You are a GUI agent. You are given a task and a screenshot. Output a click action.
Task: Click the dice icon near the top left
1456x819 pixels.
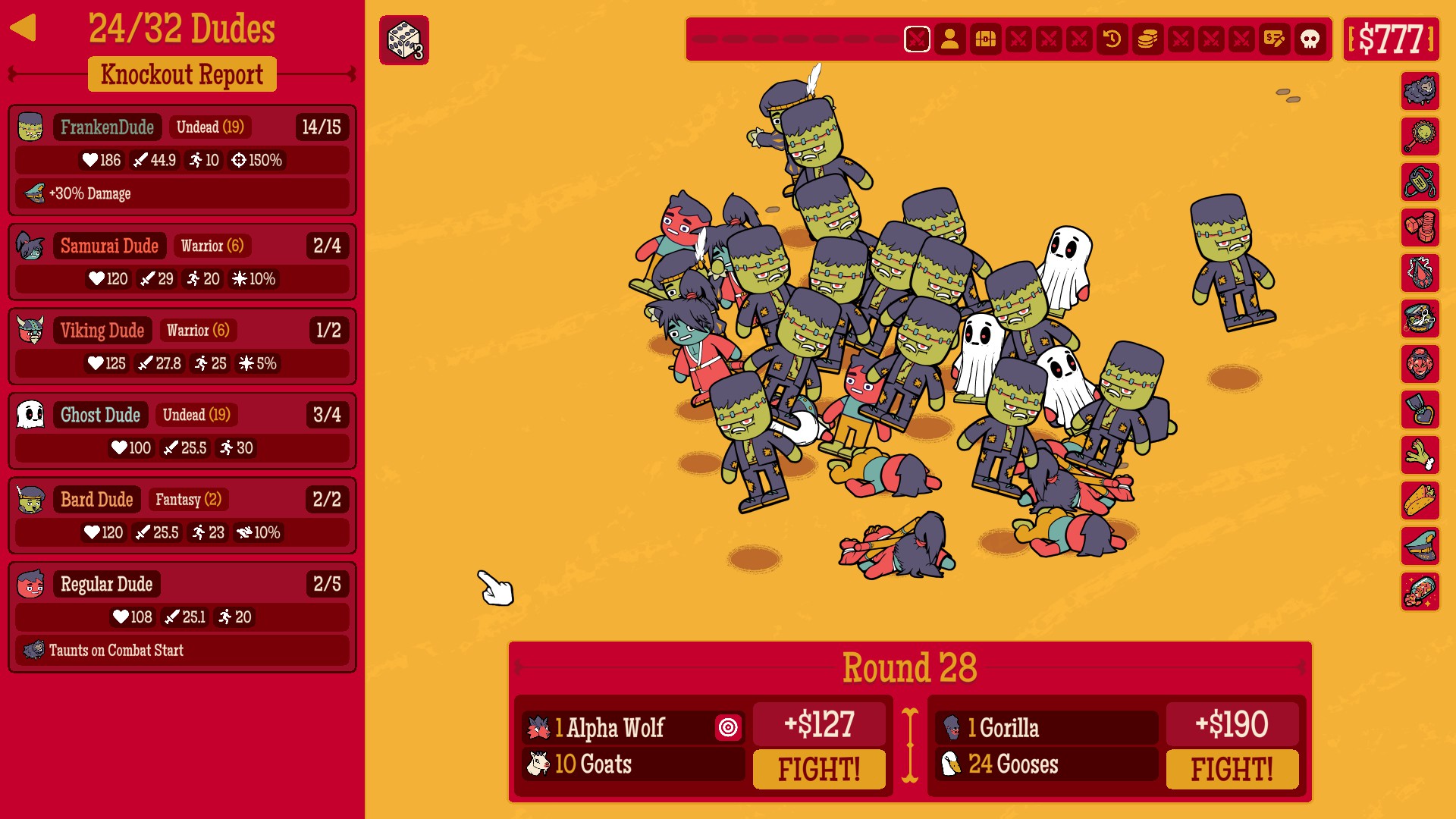[404, 40]
